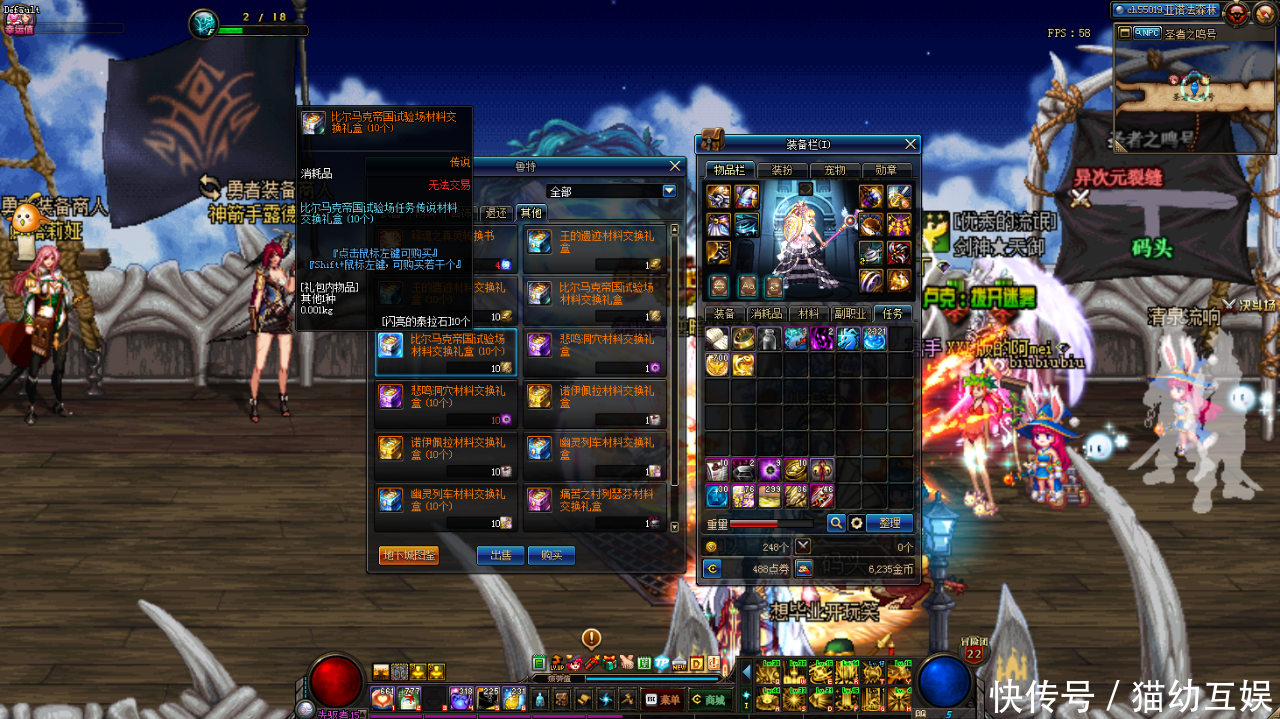The height and width of the screenshot is (719, 1280).
Task: Show the 消耗品 consumables tab
Action: click(766, 313)
